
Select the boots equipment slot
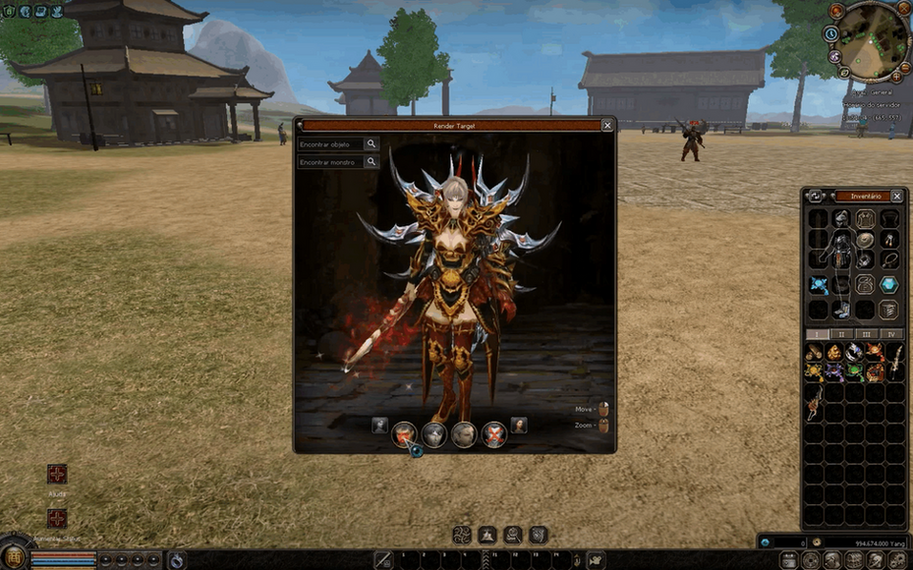(842, 308)
